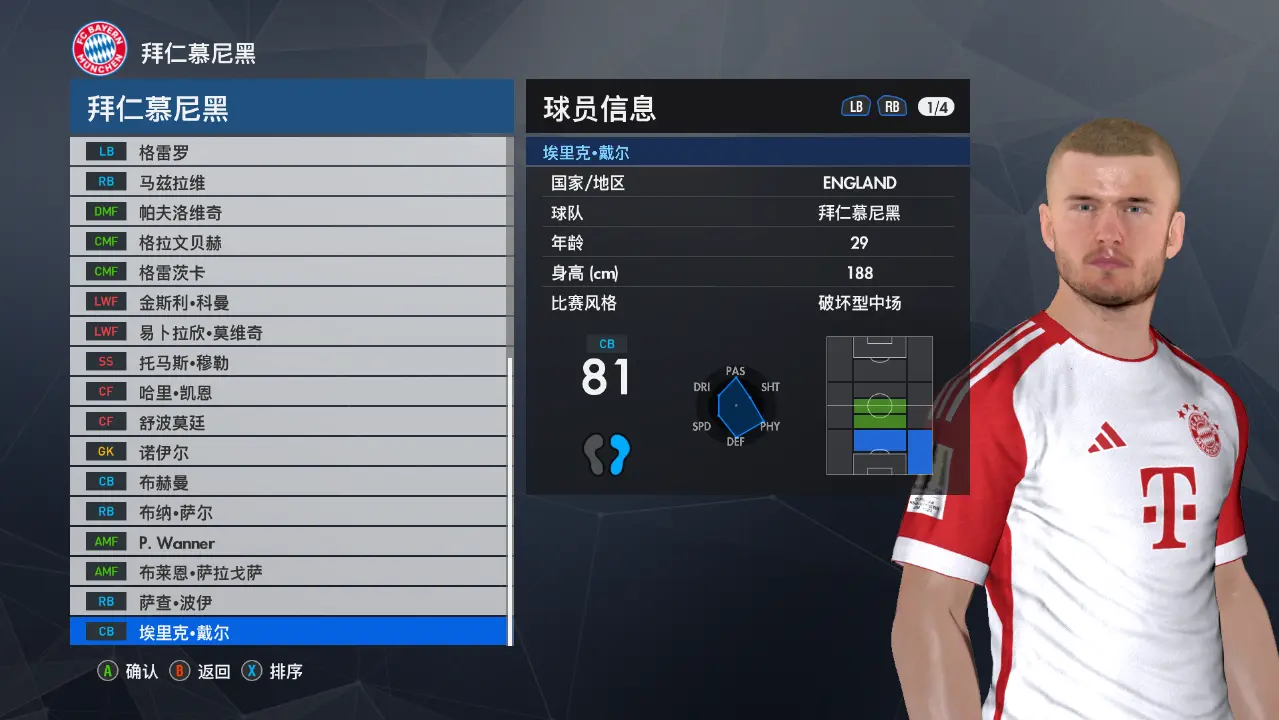The width and height of the screenshot is (1279, 720).
Task: Click the squad list scrollbar
Action: pyautogui.click(x=510, y=500)
